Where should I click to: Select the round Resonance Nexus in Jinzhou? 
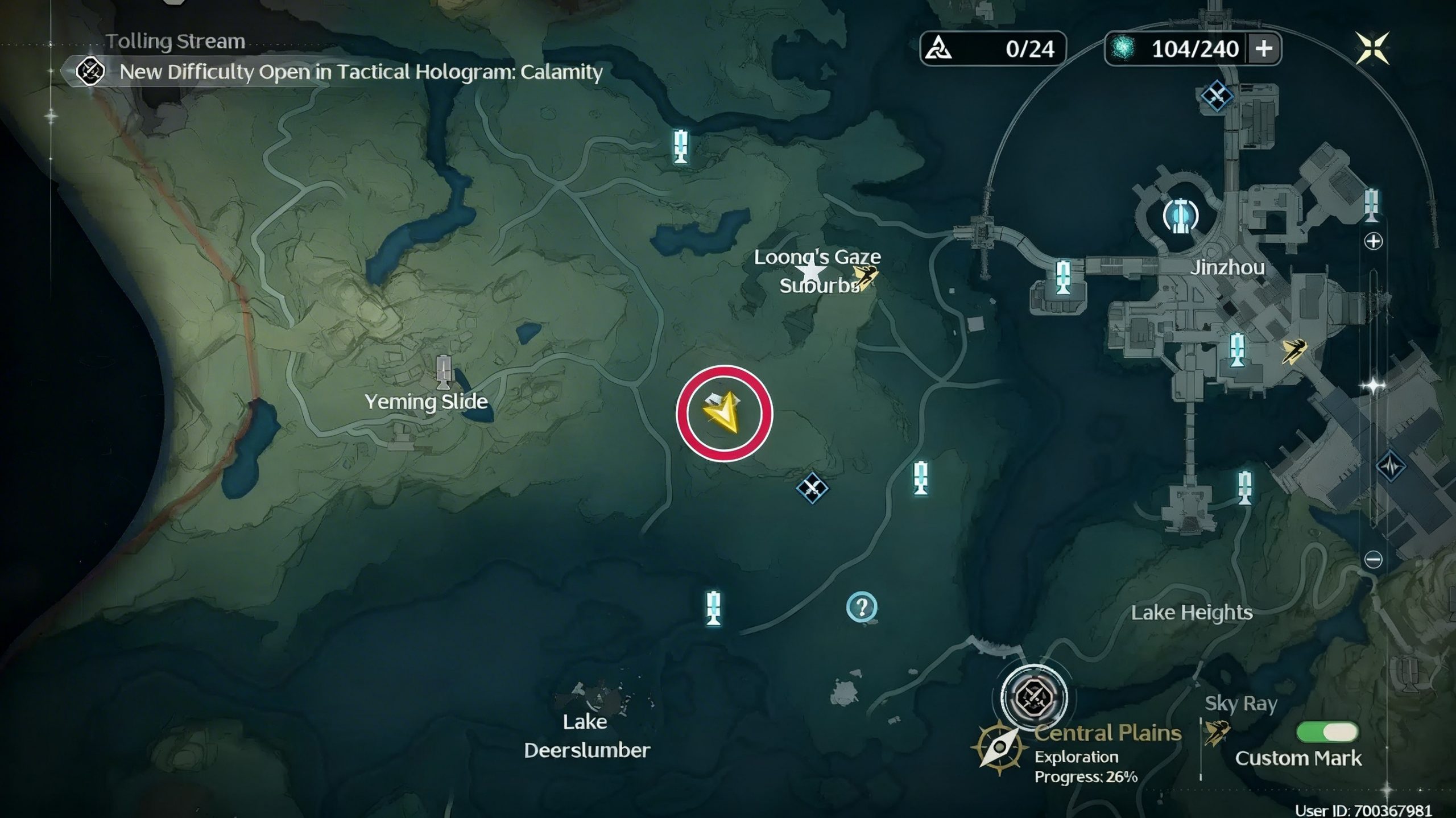coord(1181,216)
